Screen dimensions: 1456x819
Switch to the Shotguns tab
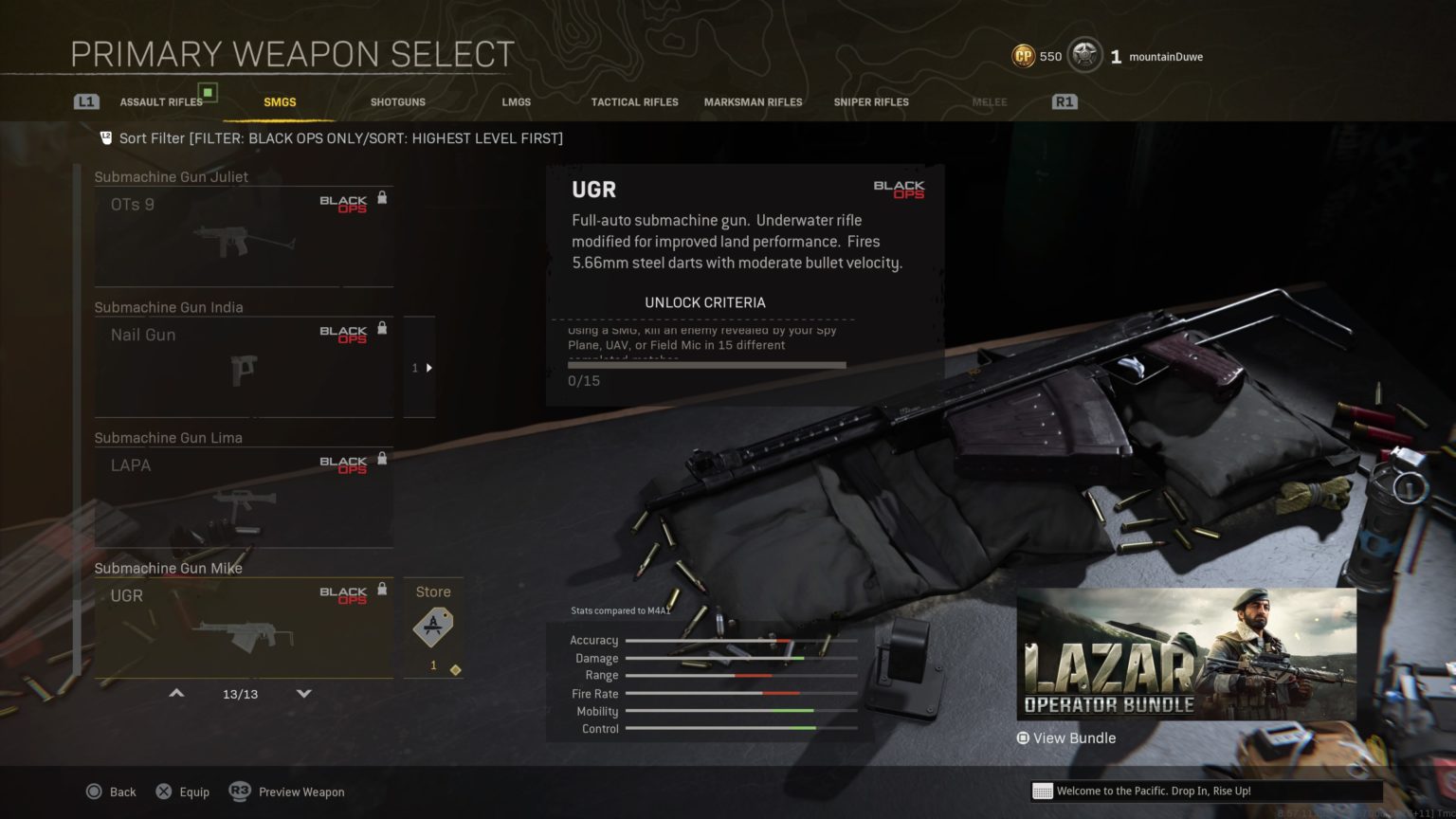point(397,101)
